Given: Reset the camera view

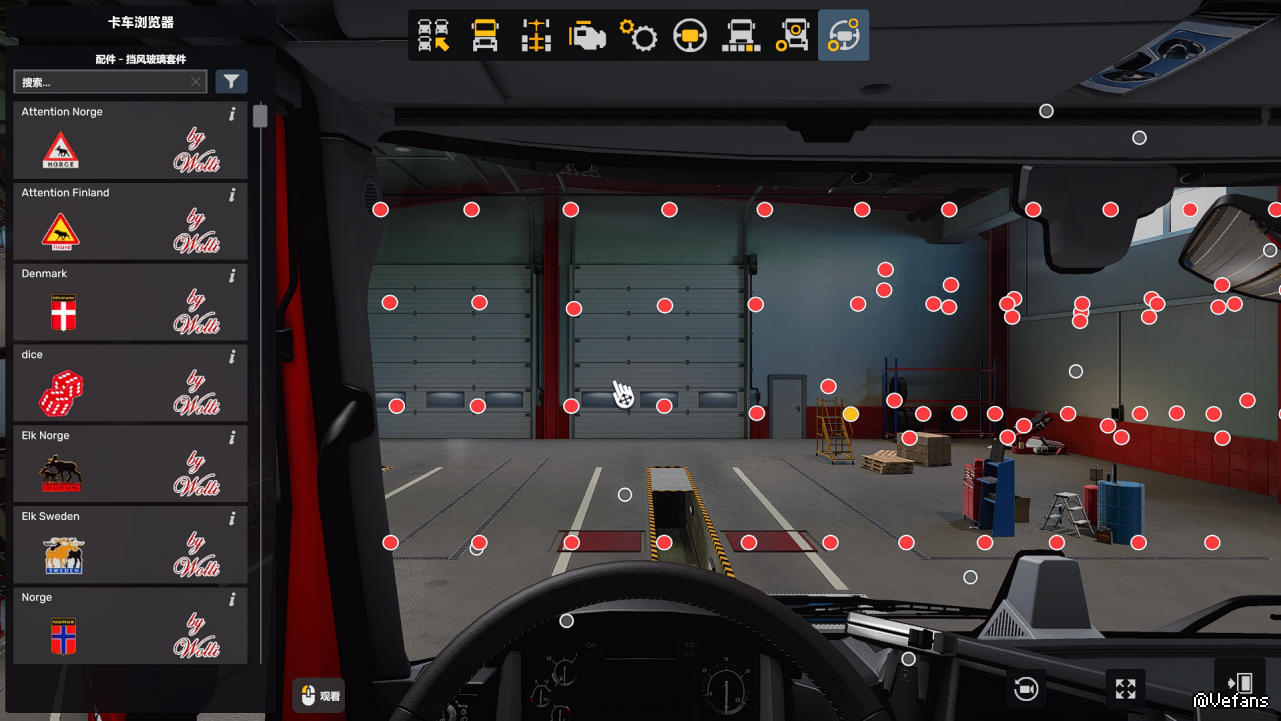Looking at the screenshot, I should pyautogui.click(x=1026, y=689).
